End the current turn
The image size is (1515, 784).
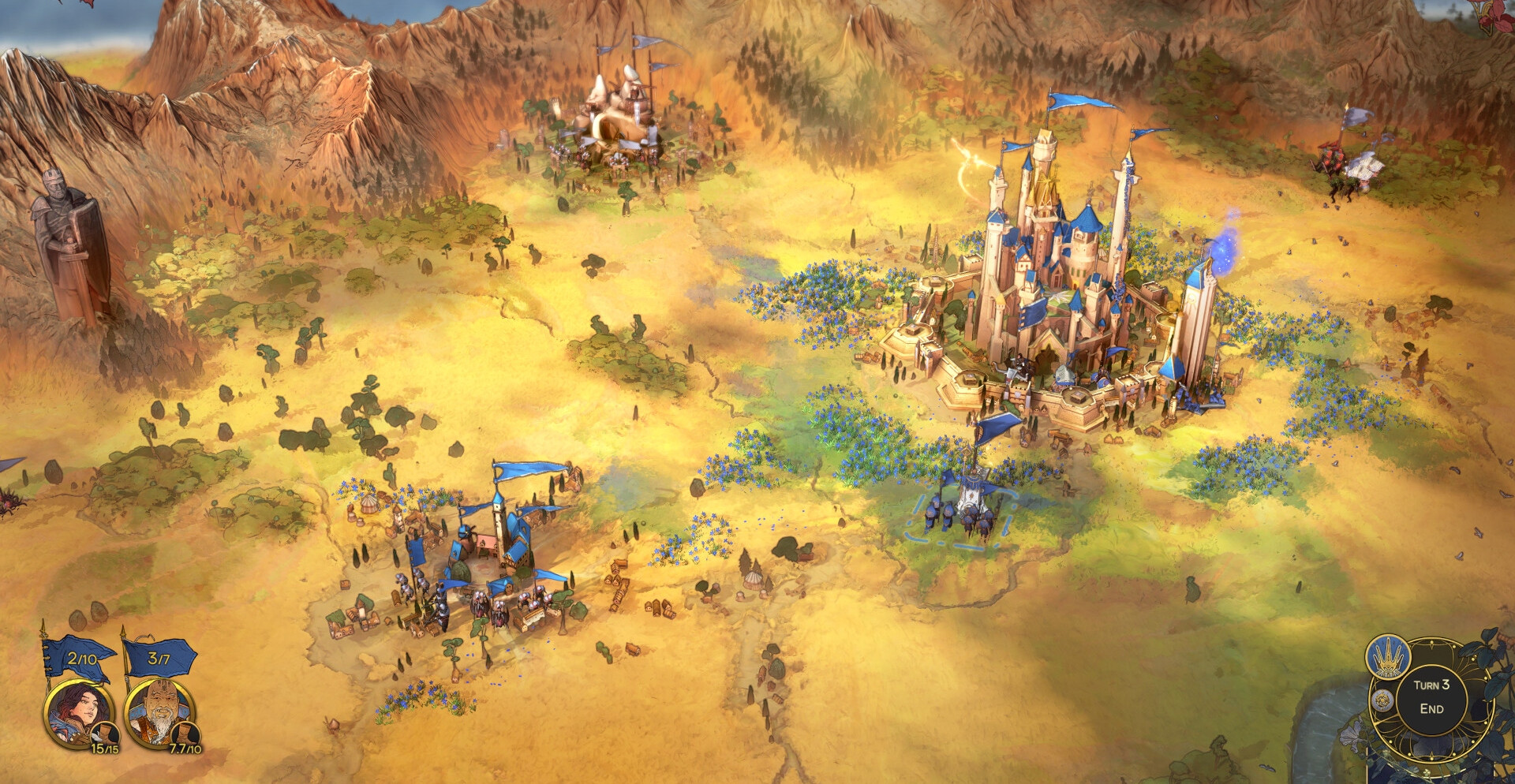[x=1431, y=697]
